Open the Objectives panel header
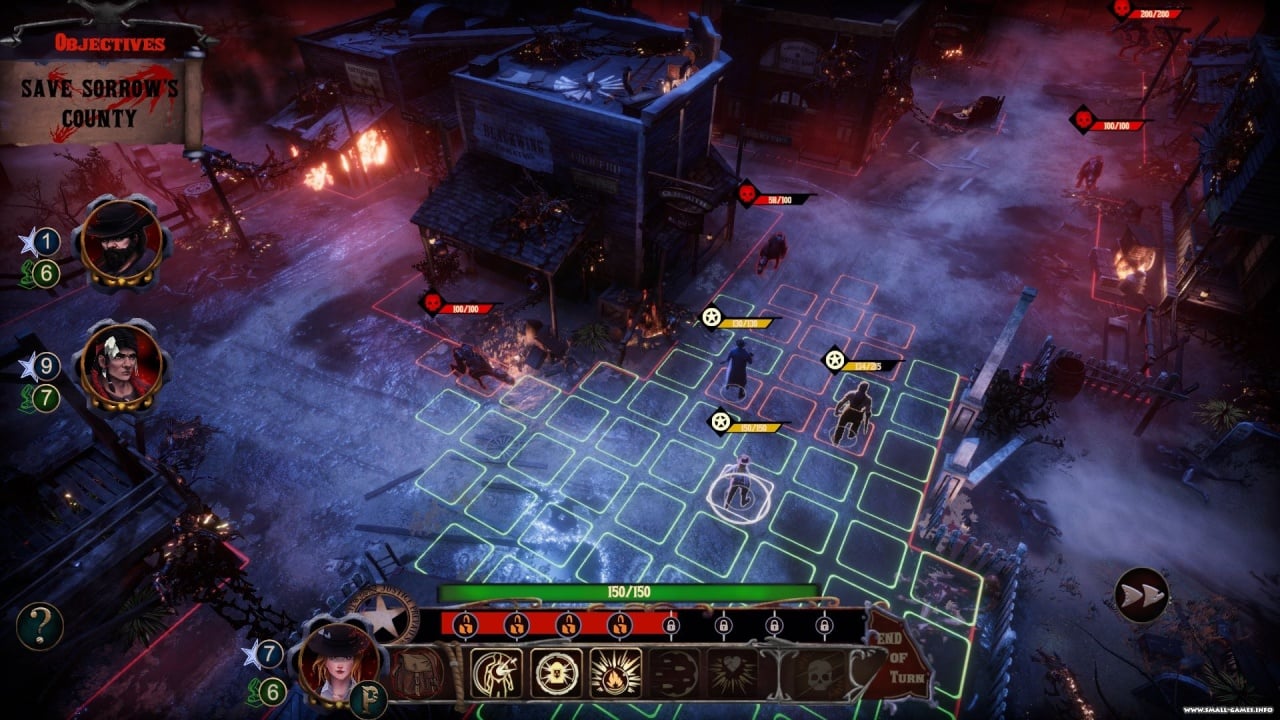1280x720 pixels. (x=110, y=43)
